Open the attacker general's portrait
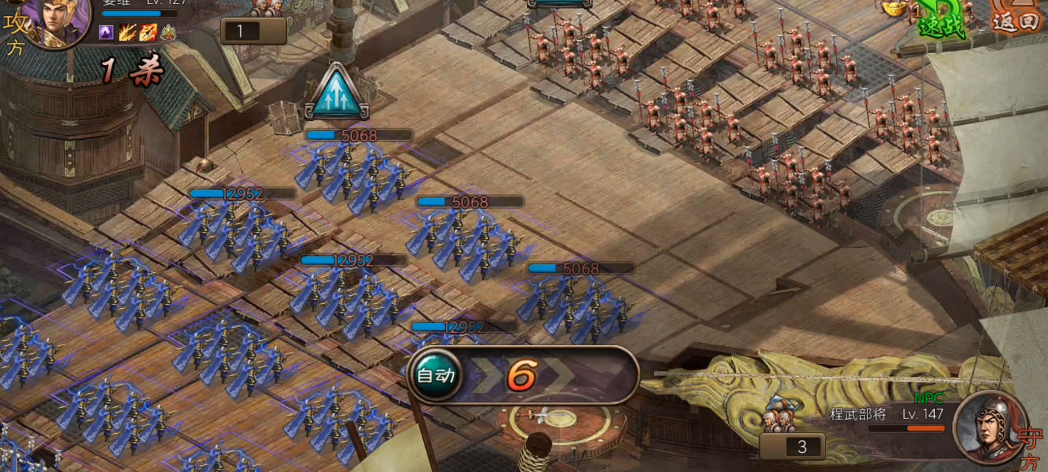1048x472 pixels. click(x=56, y=18)
